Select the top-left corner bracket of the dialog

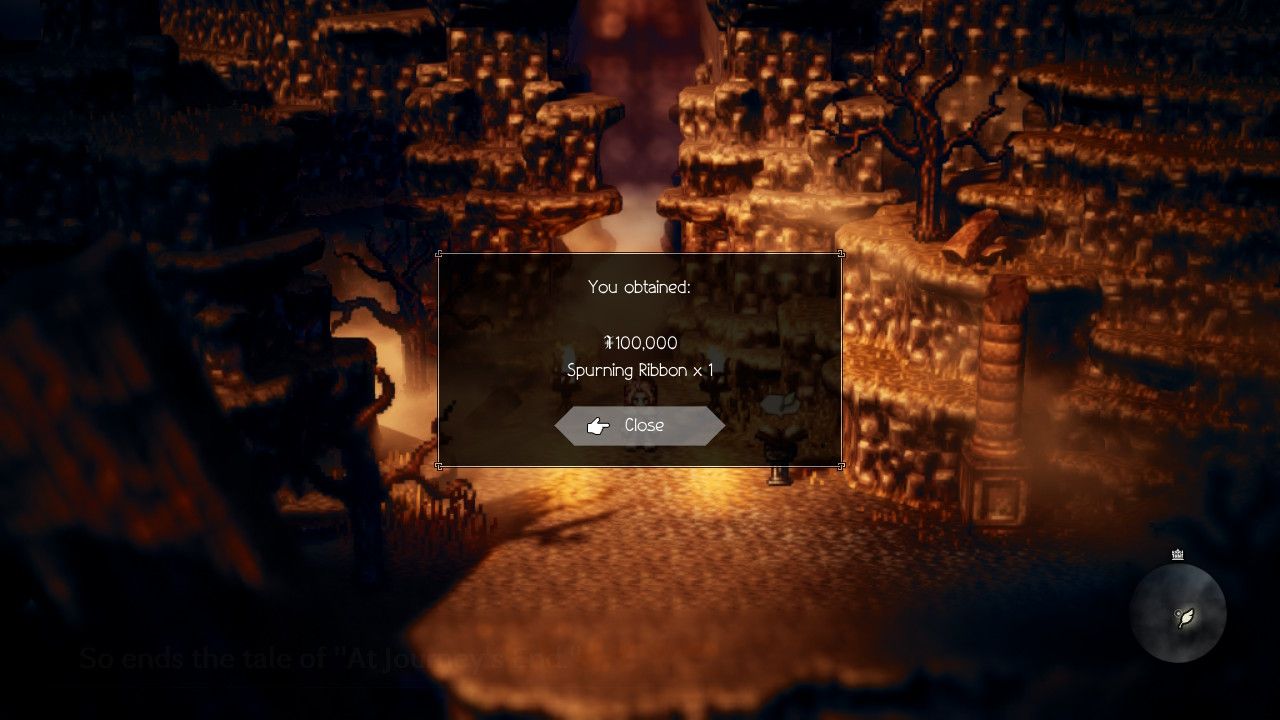coord(440,254)
